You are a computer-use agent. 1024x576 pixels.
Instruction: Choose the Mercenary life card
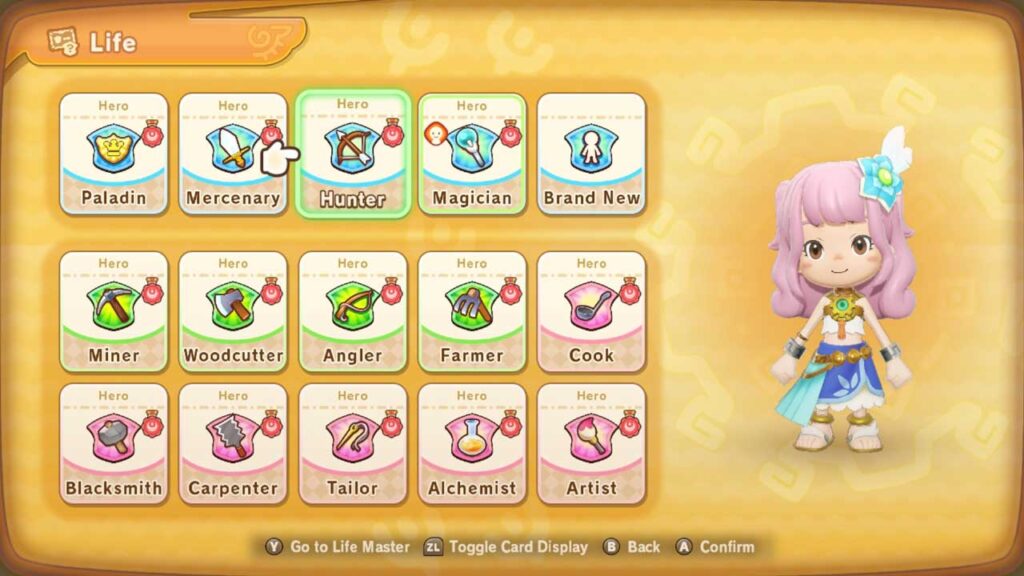[x=232, y=153]
